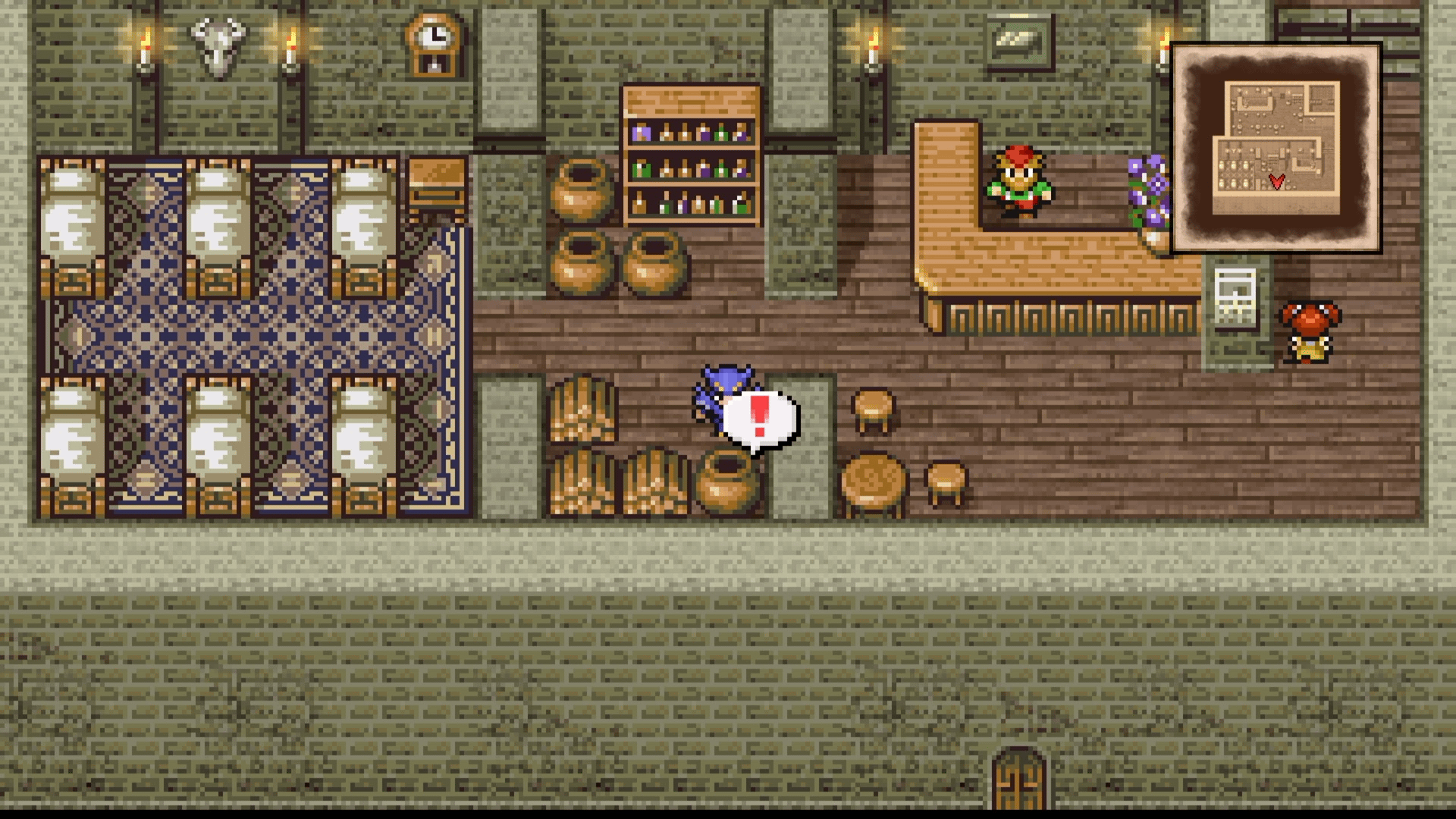Viewport: 1456px width, 819px height.
Task: Click the round wooden table
Action: click(871, 478)
